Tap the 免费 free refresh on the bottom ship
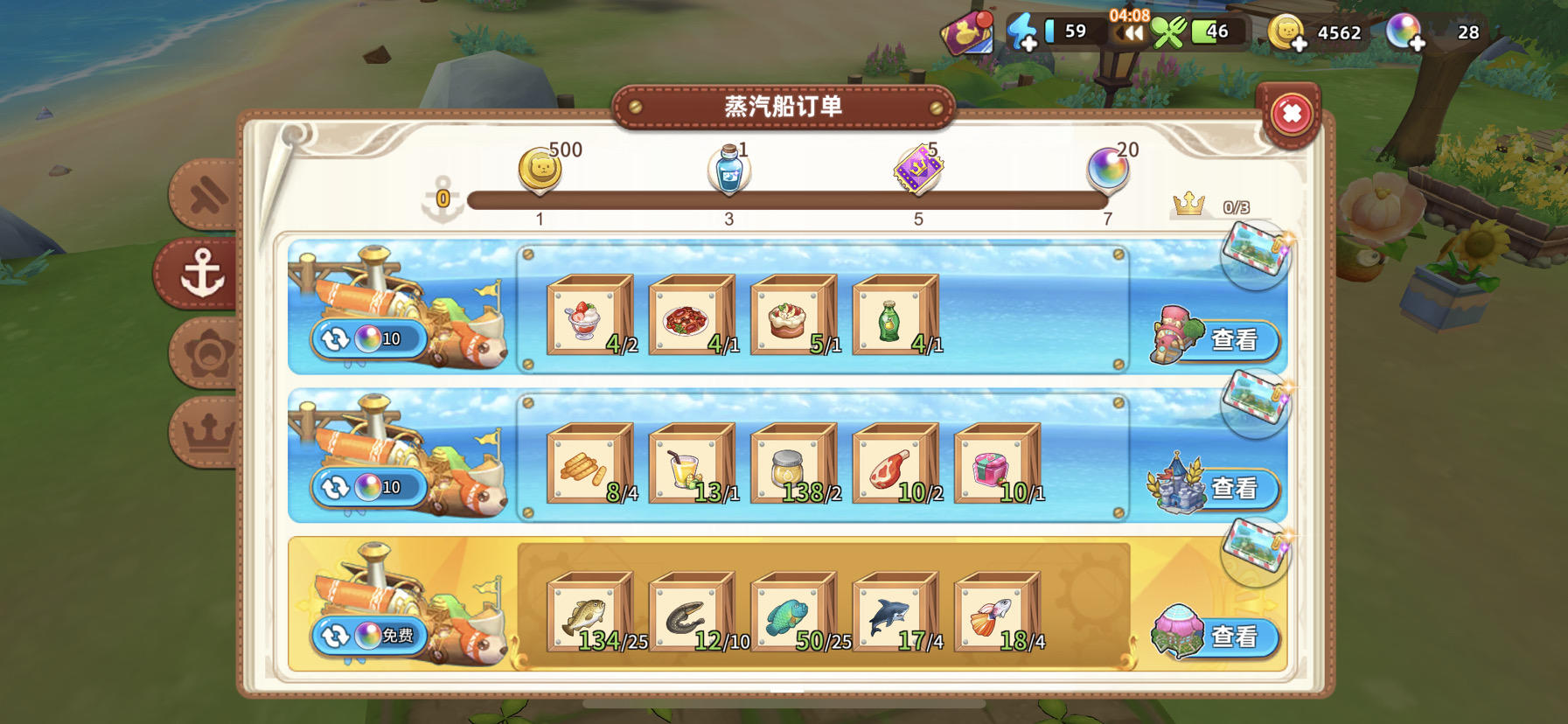 point(372,637)
